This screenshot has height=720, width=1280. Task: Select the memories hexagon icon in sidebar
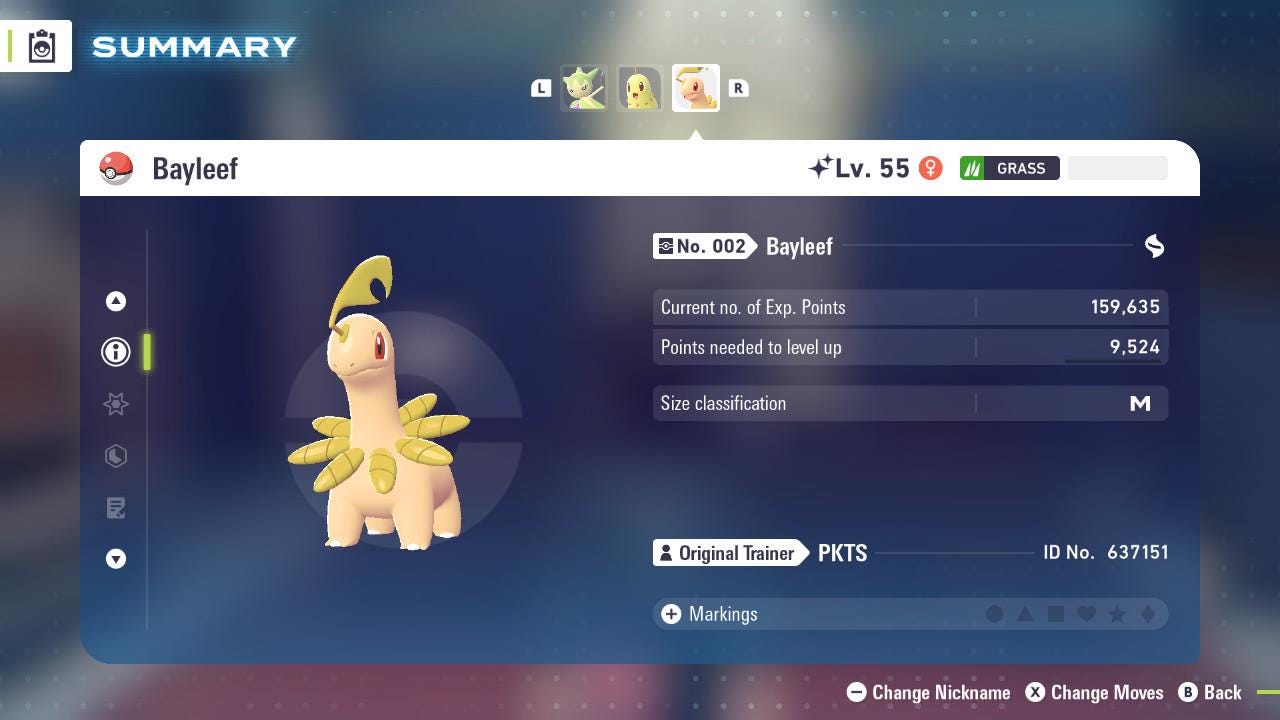pyautogui.click(x=116, y=456)
